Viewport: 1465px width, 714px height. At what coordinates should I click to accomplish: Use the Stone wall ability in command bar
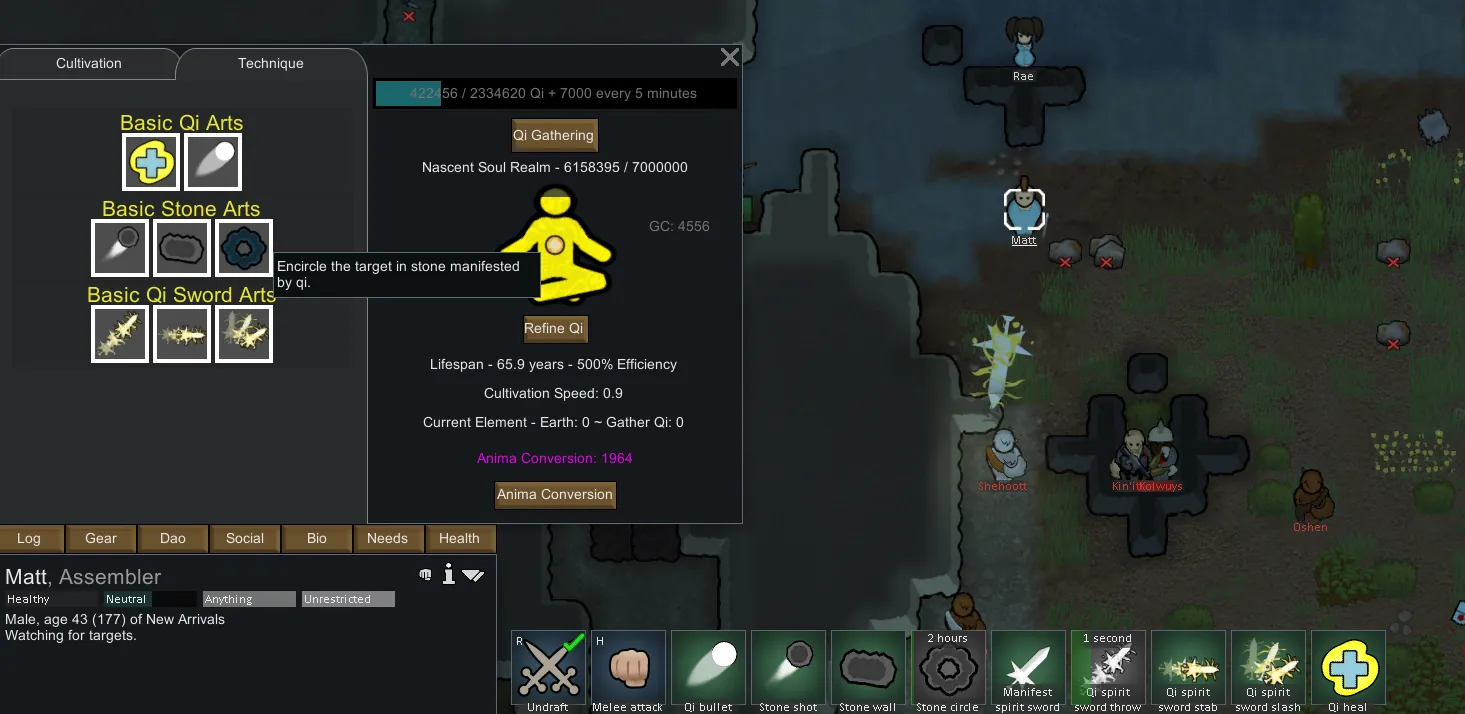[868, 667]
